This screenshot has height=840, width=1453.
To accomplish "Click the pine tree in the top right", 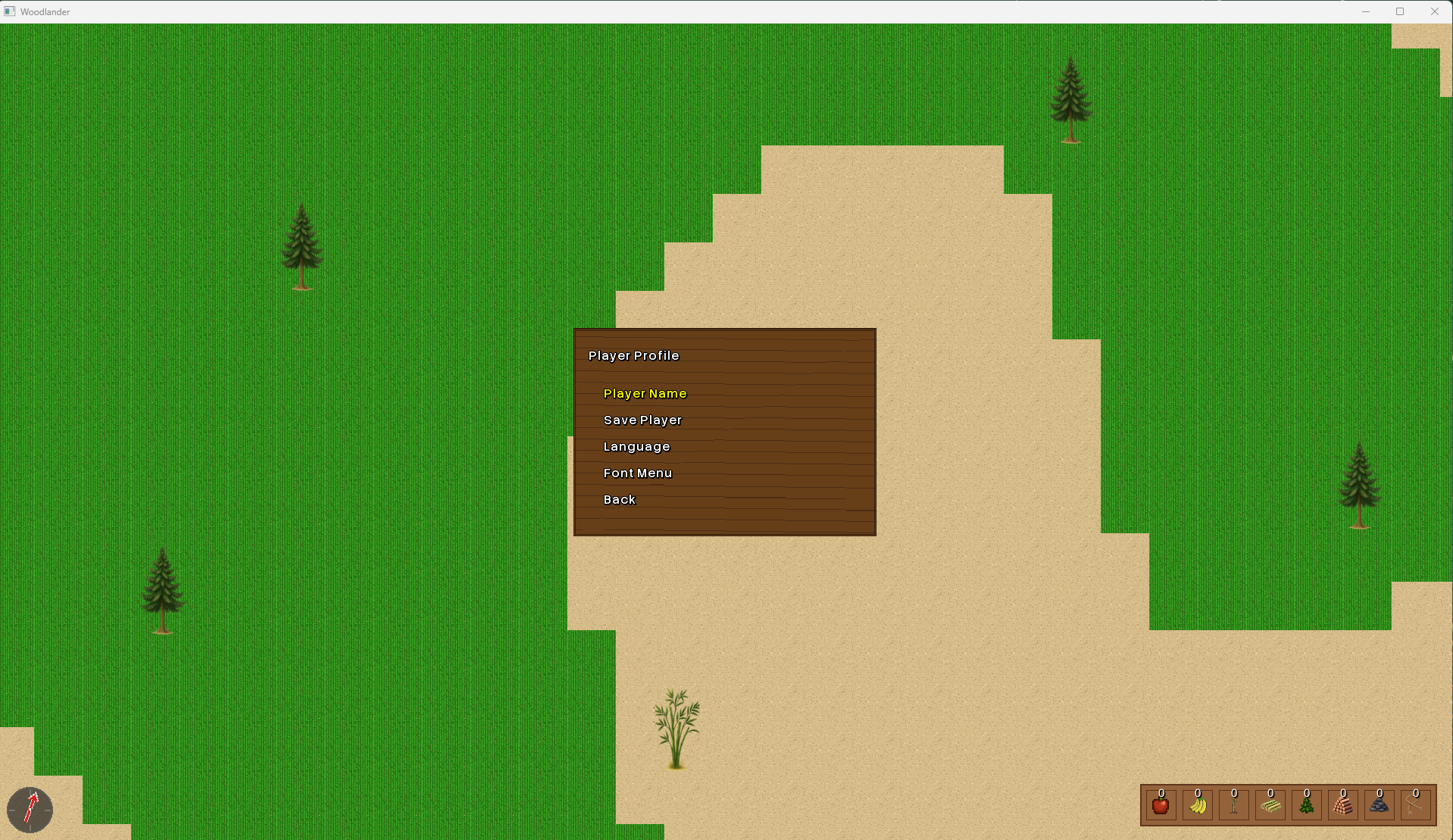I will [x=1069, y=98].
